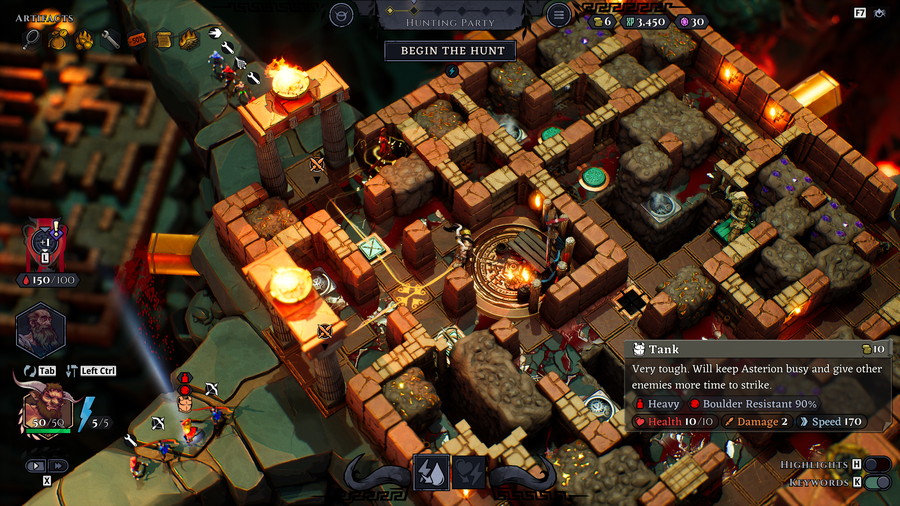This screenshot has width=900, height=506.
Task: Select the scroll artifact
Action: click(163, 40)
